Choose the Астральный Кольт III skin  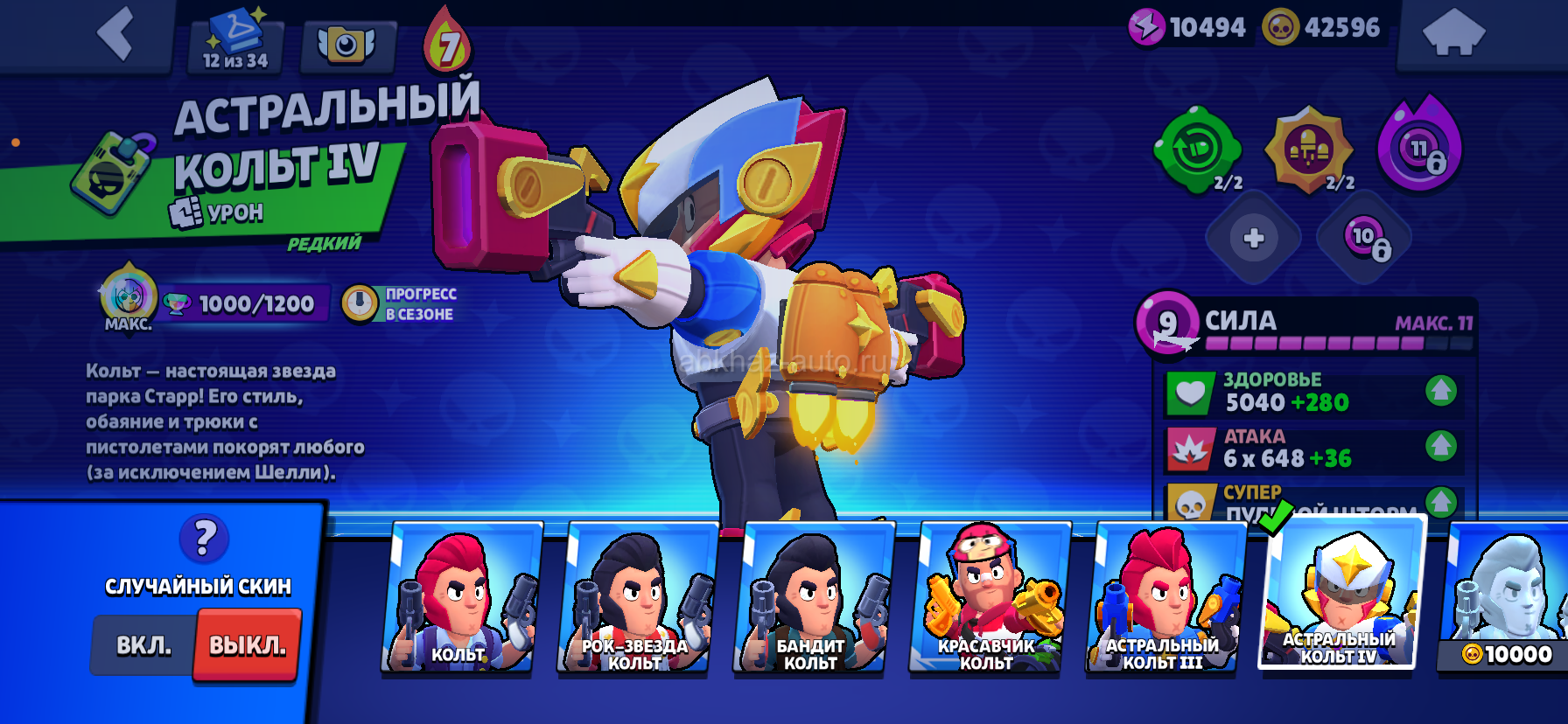click(x=1164, y=599)
